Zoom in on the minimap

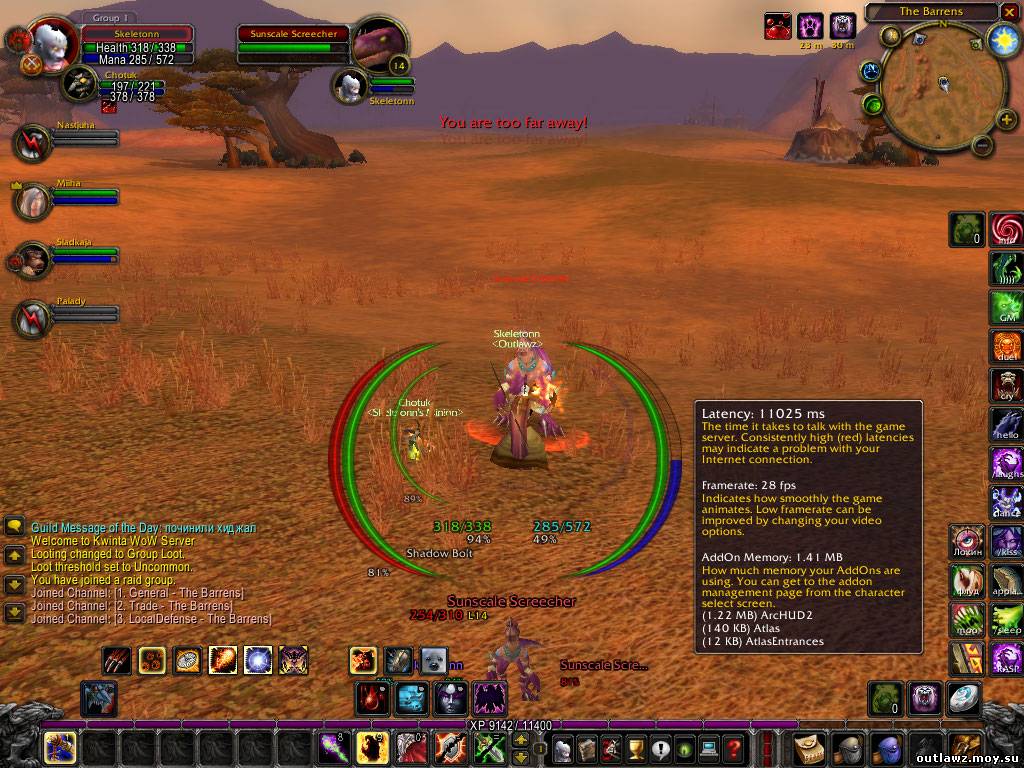pyautogui.click(x=1006, y=120)
